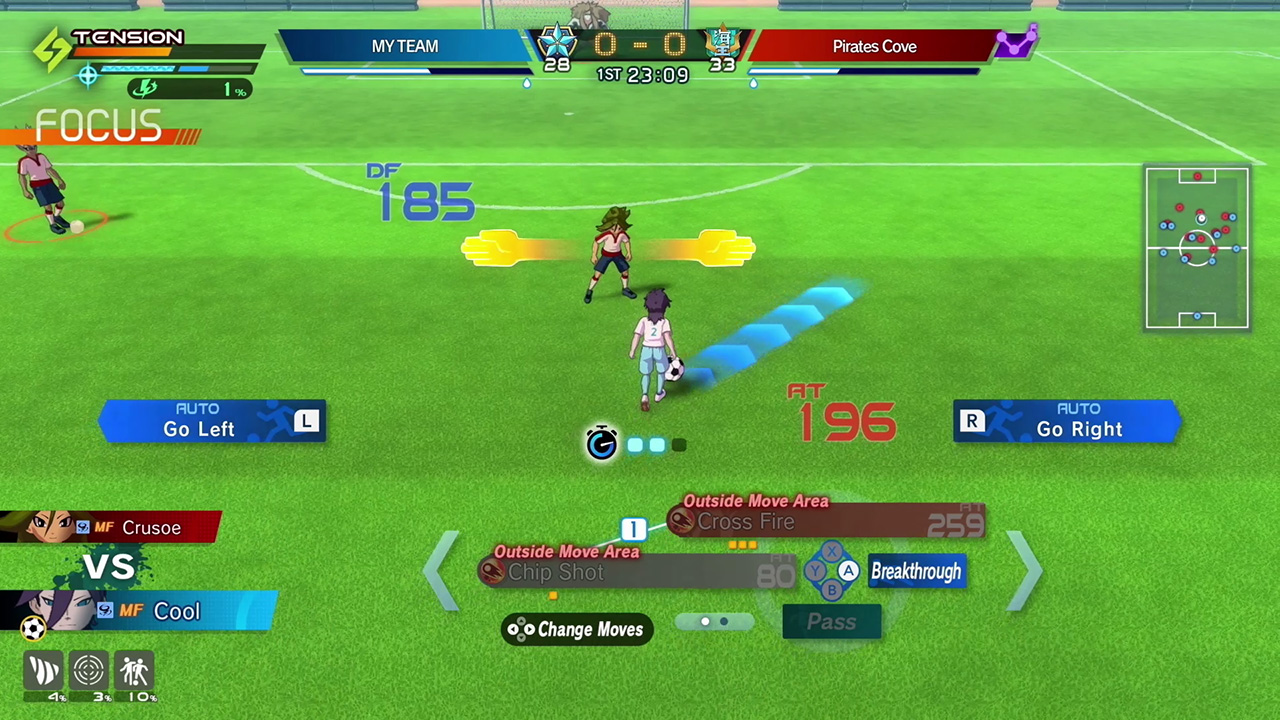This screenshot has width=1280, height=720.
Task: Click the claw slash stat icon
Action: (x=44, y=671)
